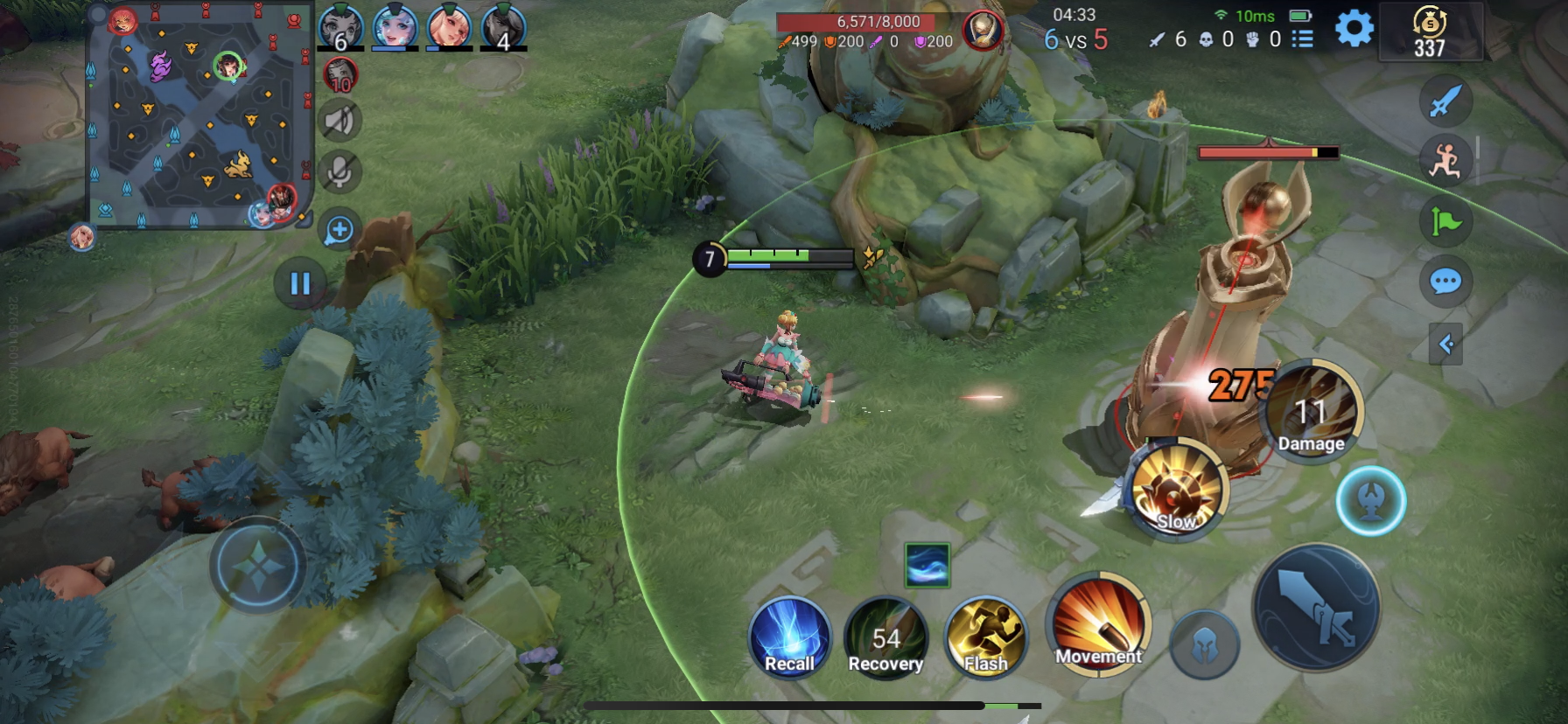Show the scoreboard list icon
The height and width of the screenshot is (724, 1568).
1303,38
